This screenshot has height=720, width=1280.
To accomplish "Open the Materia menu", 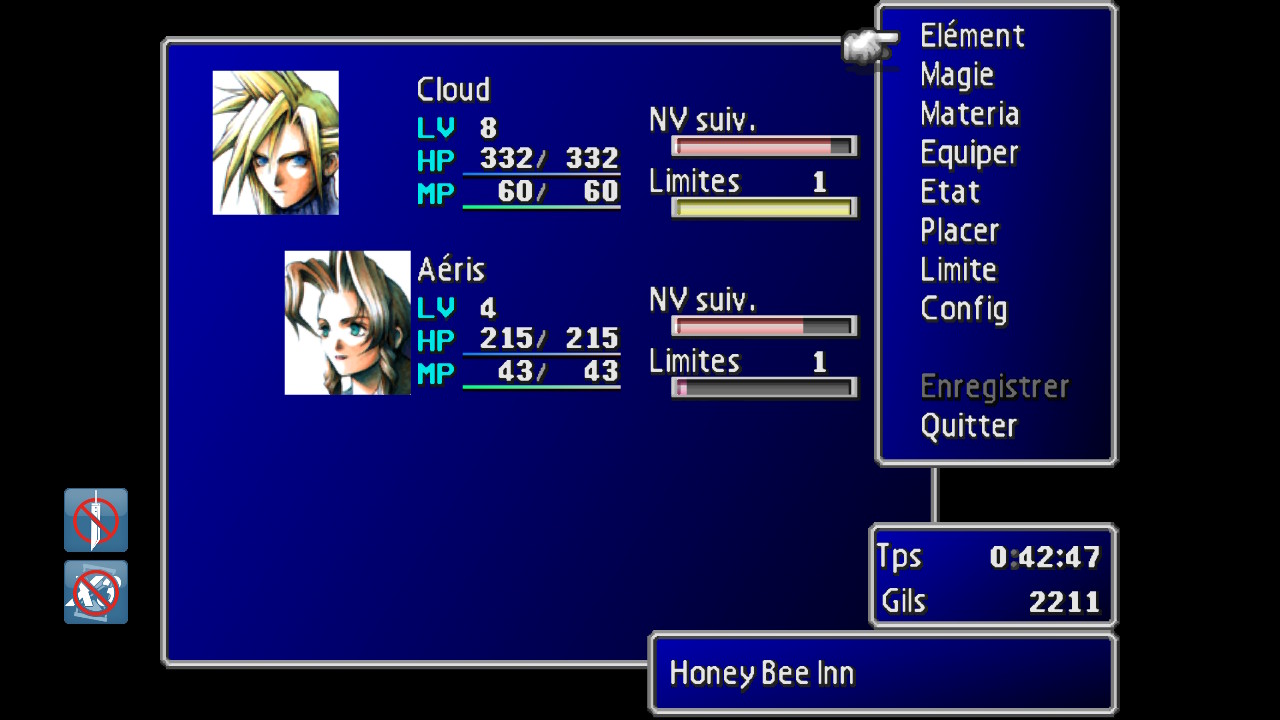I will (969, 114).
